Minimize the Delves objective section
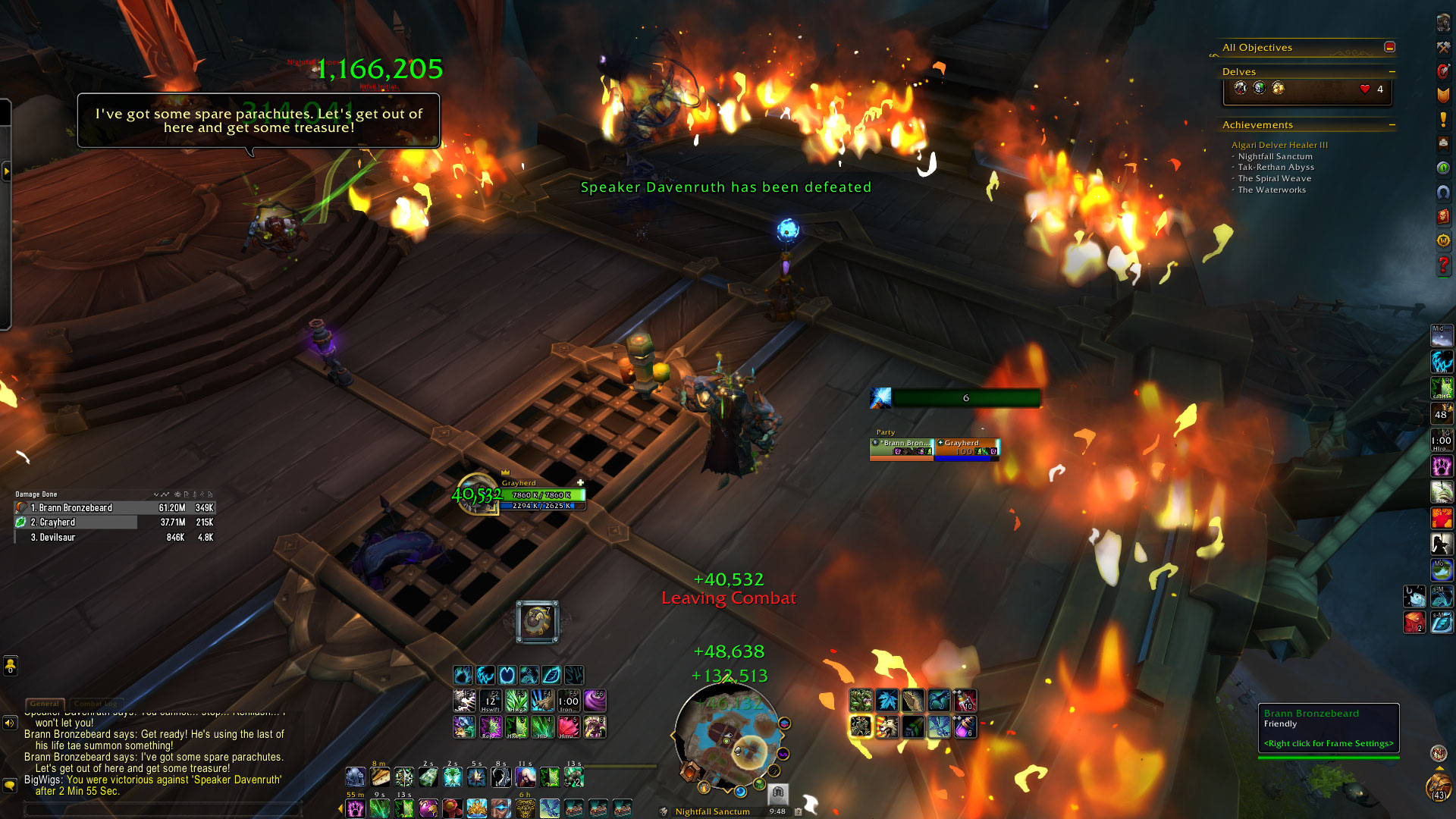Viewport: 1456px width, 819px height. [x=1392, y=72]
